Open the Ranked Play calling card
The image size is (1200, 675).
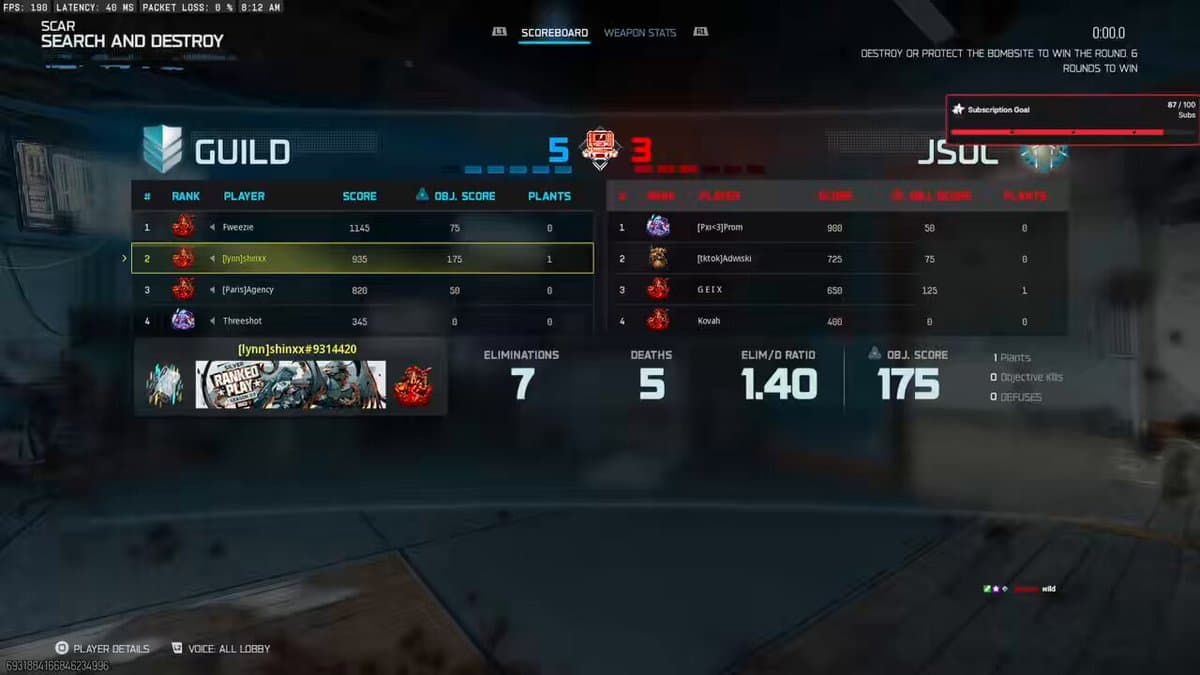click(x=290, y=385)
